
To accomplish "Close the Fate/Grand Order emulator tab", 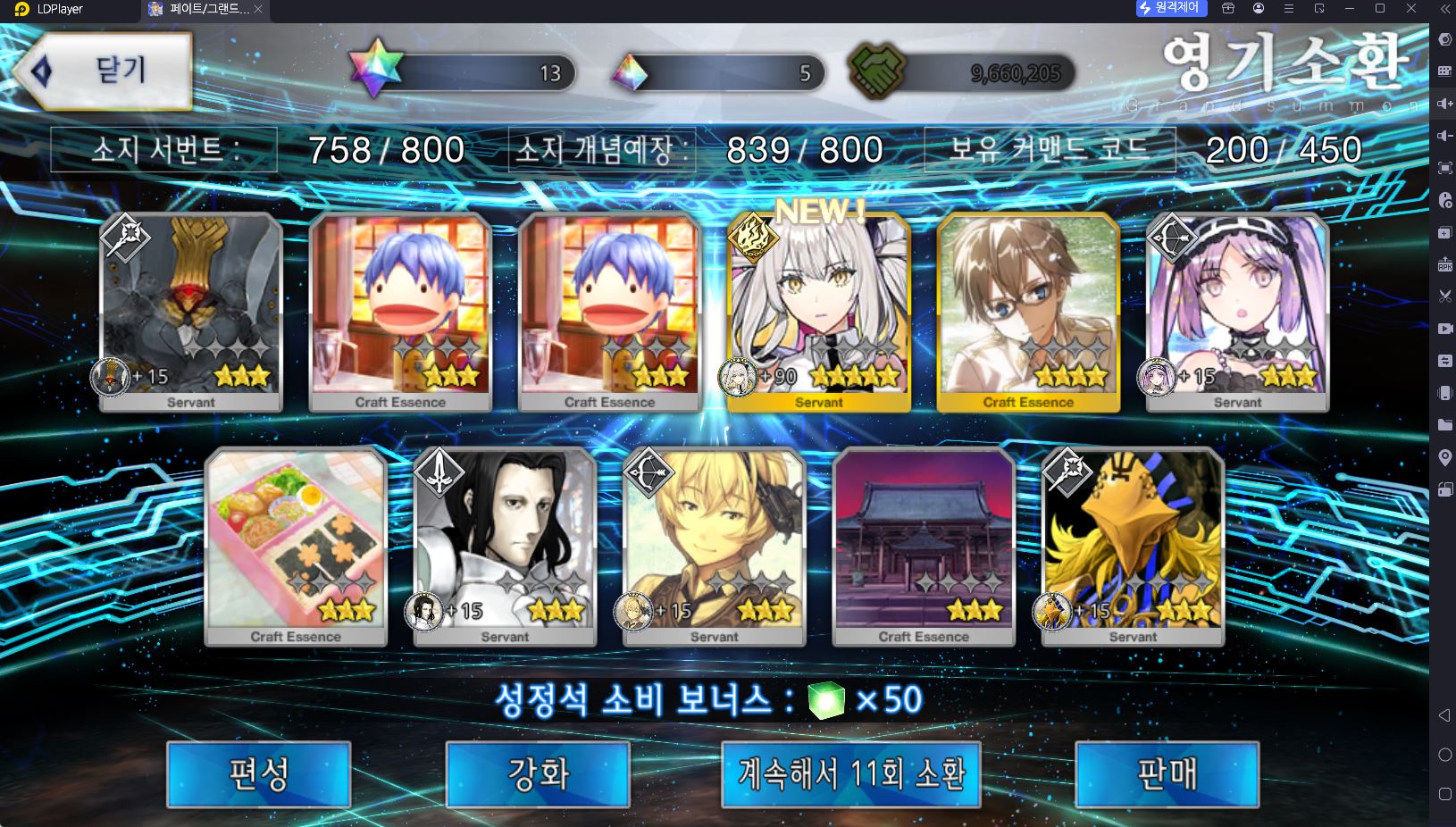I will click(x=258, y=9).
